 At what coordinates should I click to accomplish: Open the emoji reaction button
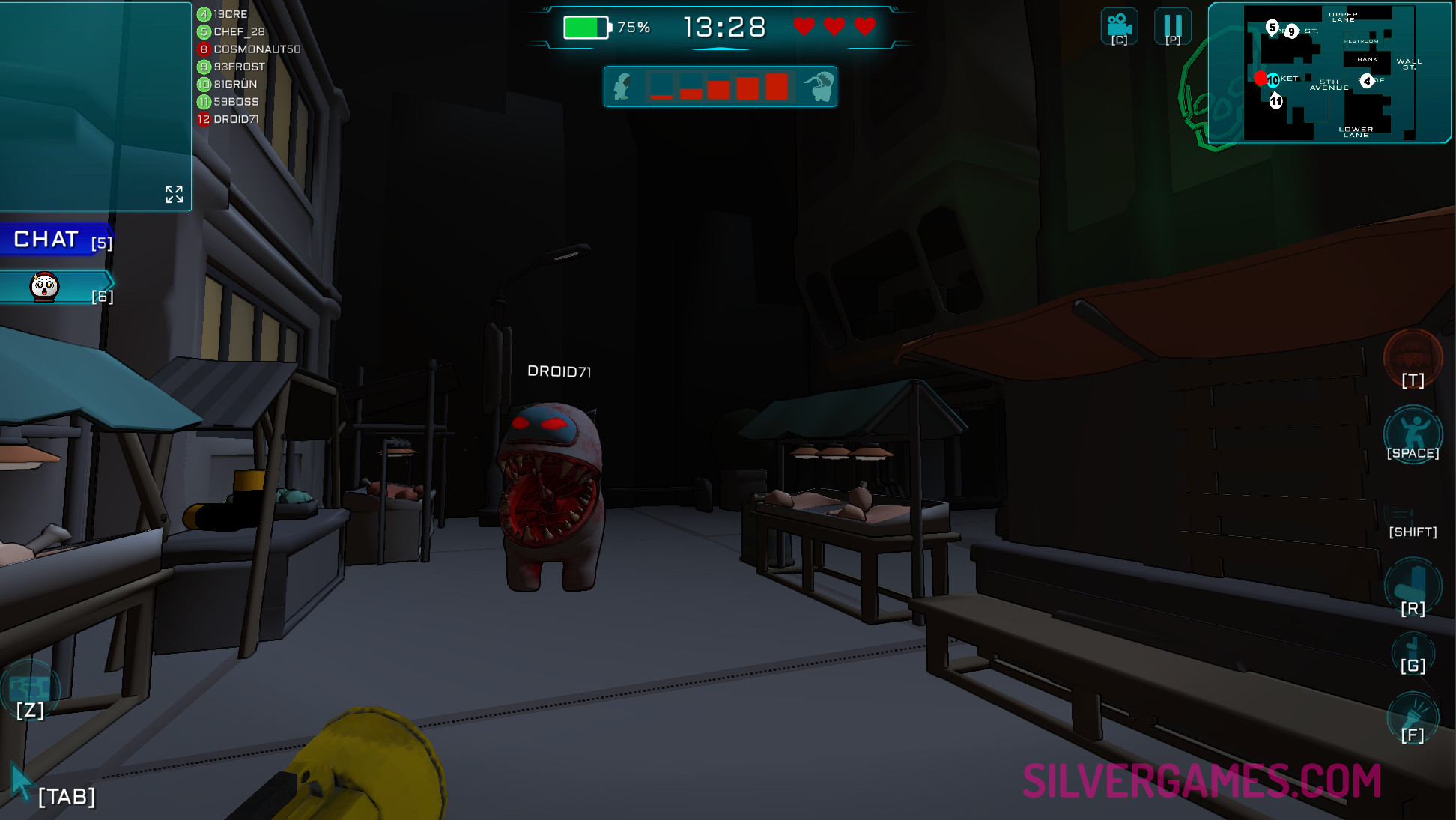pyautogui.click(x=45, y=287)
